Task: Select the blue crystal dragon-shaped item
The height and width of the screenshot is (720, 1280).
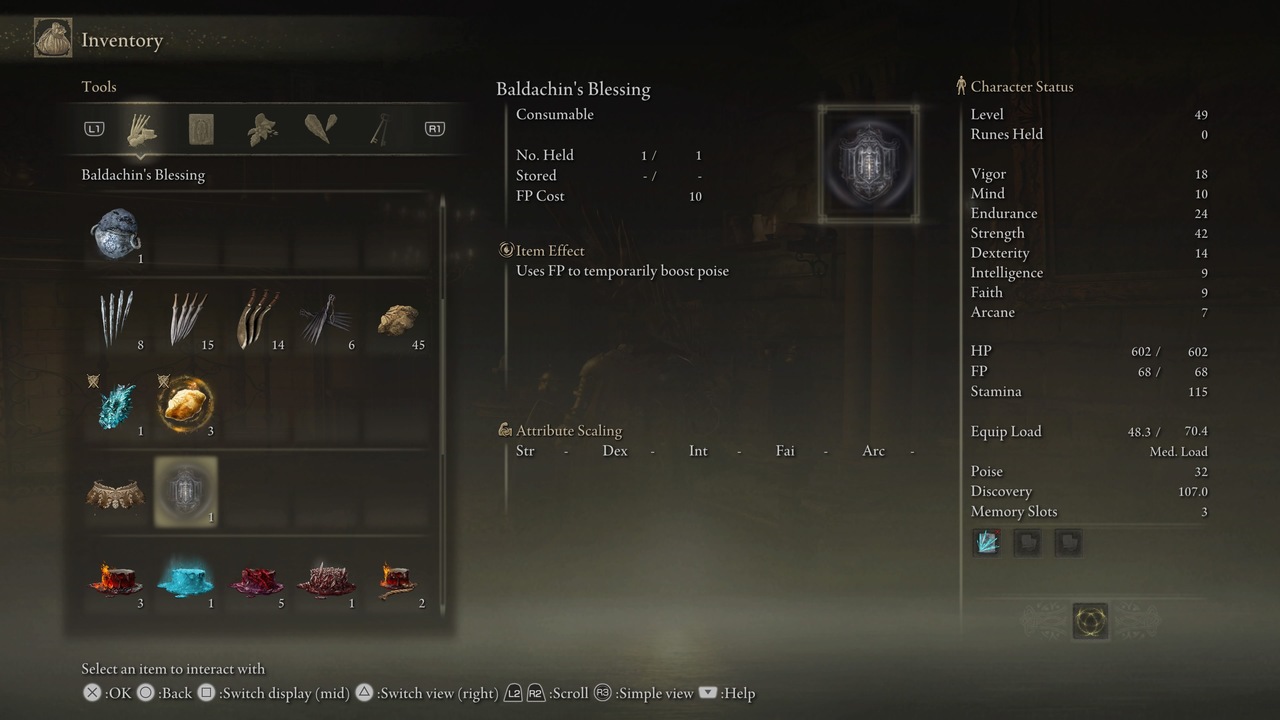Action: 116,406
